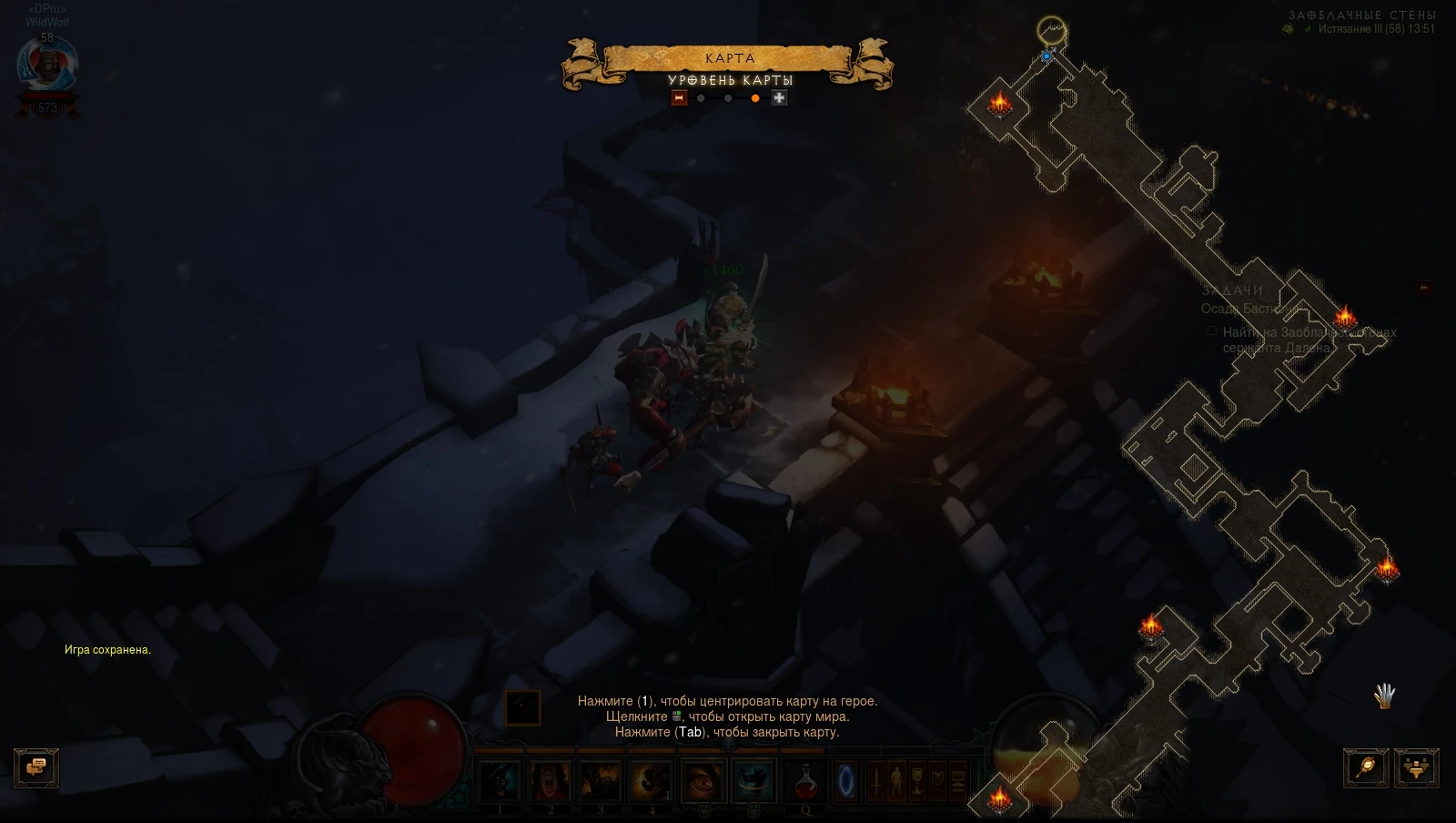Open the game menu list icon
This screenshot has width=1456, height=823.
pos(956,781)
